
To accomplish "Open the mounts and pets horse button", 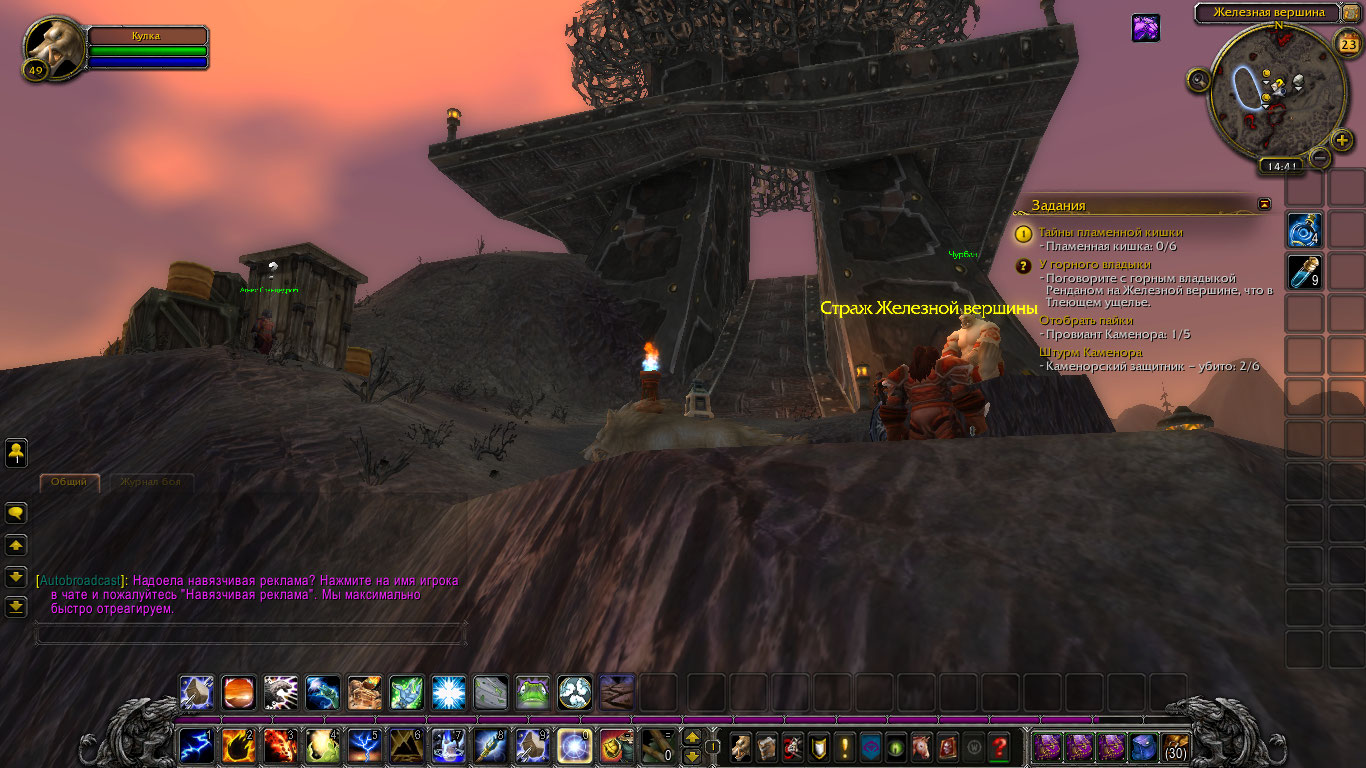I will [921, 746].
